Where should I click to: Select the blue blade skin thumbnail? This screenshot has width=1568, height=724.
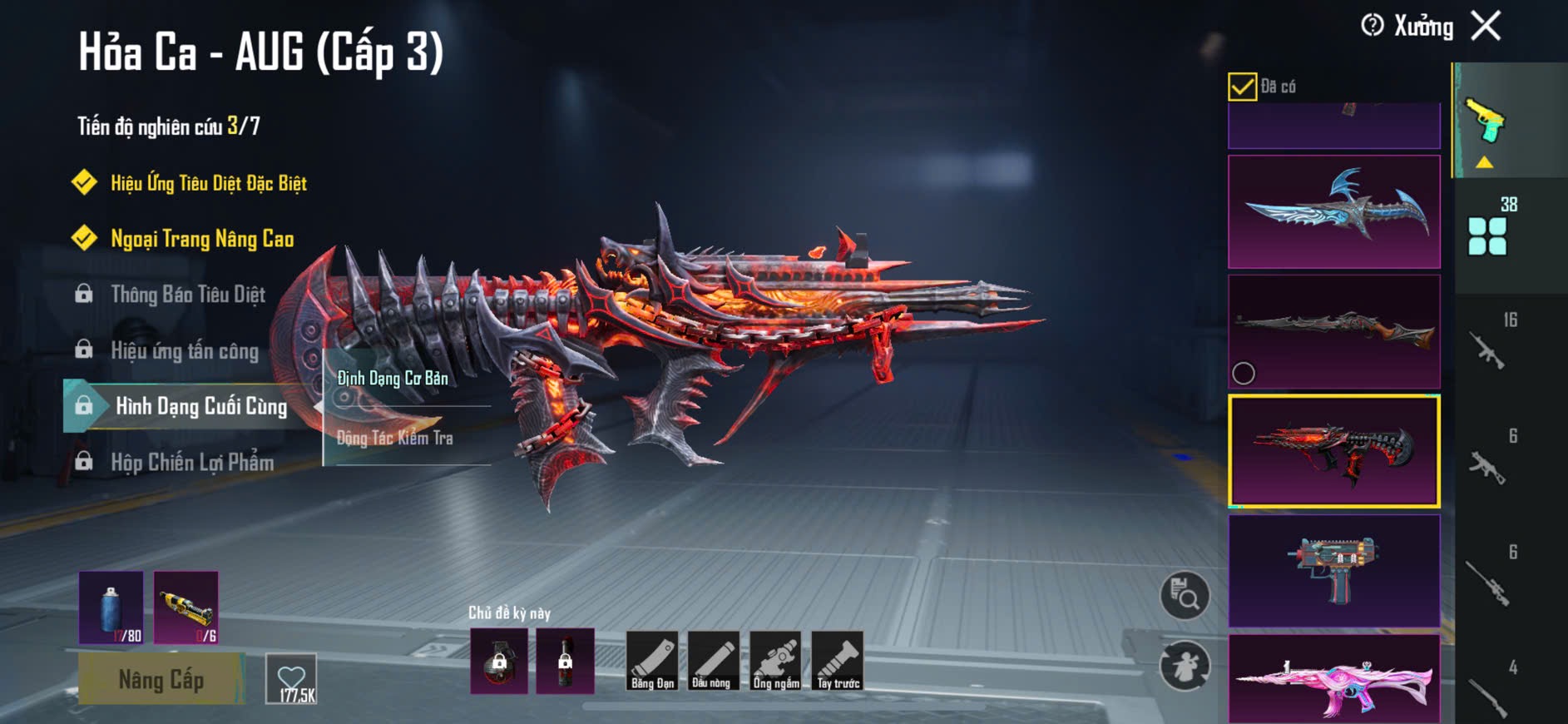tap(1333, 211)
